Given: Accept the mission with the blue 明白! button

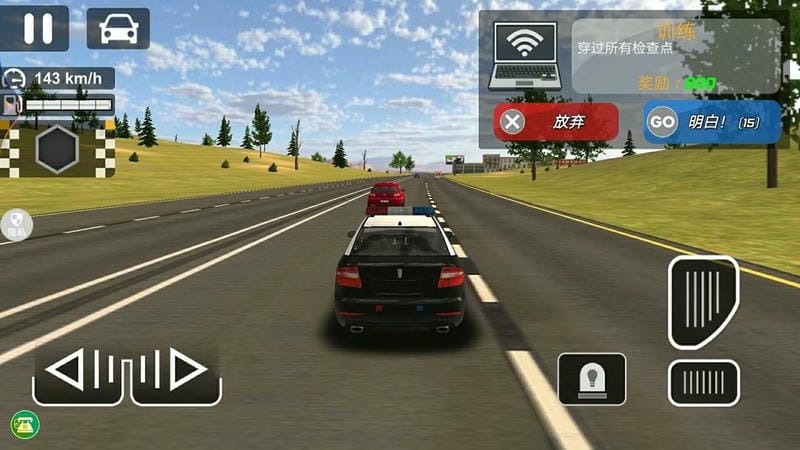Looking at the screenshot, I should (x=711, y=122).
